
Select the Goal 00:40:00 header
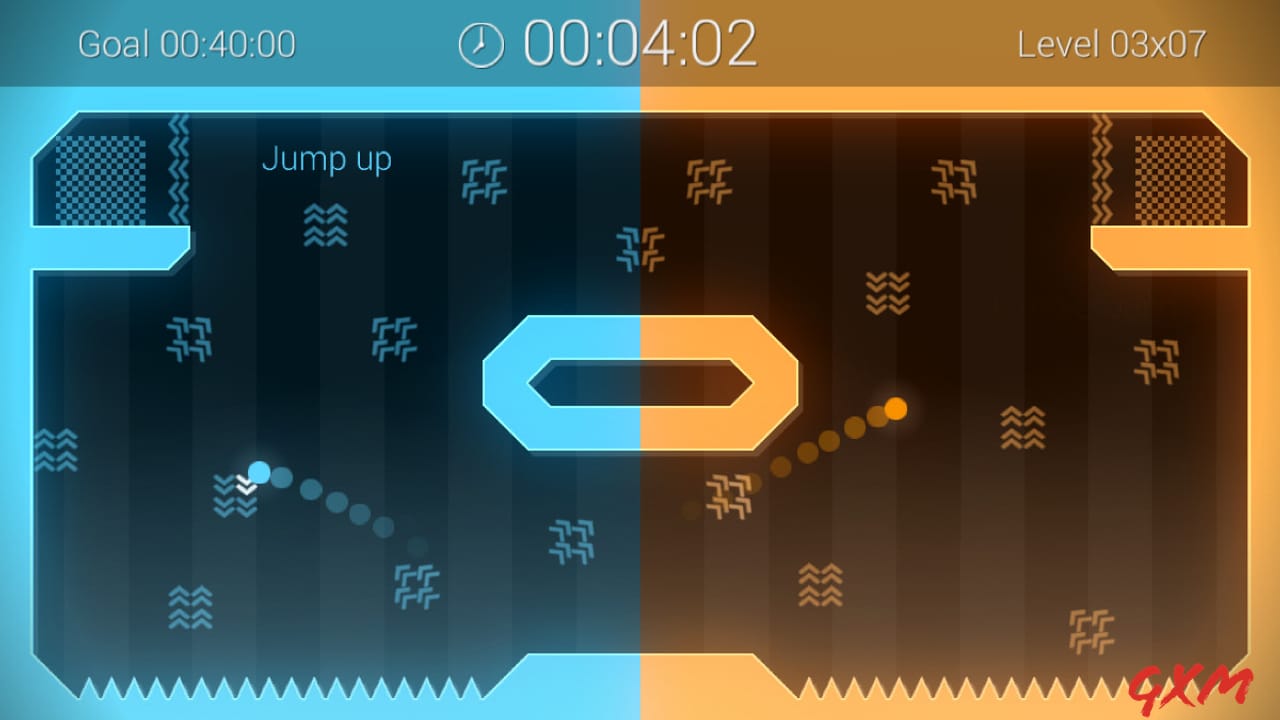186,44
